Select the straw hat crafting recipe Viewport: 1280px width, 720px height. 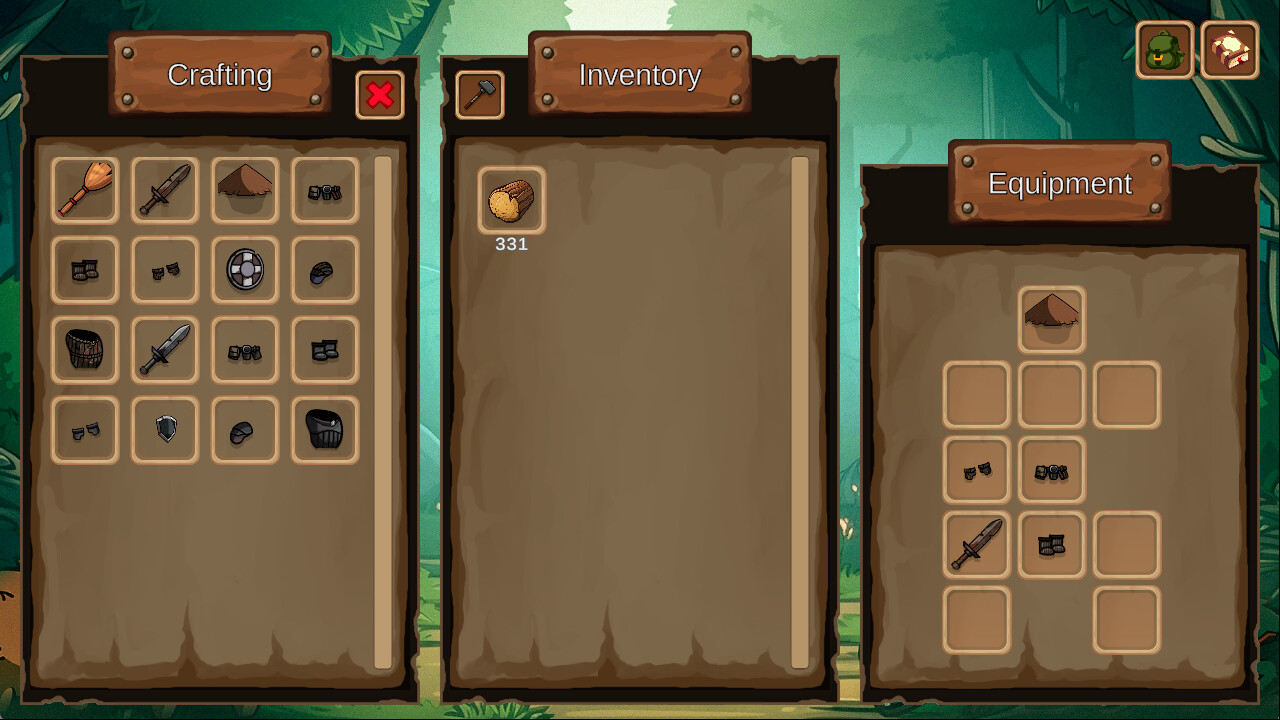245,190
